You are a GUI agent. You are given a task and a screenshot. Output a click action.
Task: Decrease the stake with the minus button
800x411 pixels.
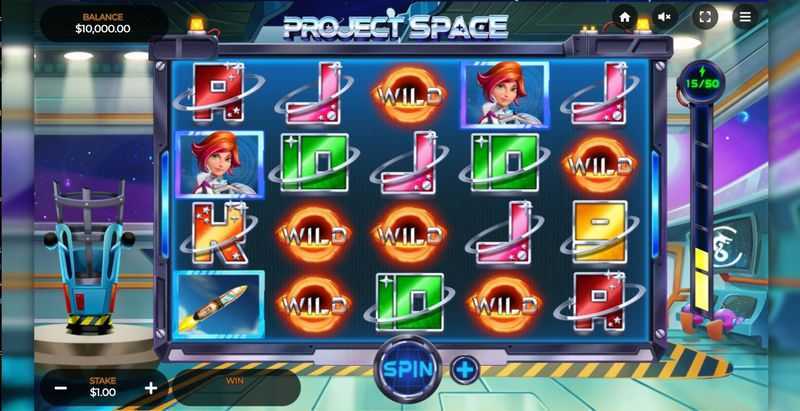(61, 388)
